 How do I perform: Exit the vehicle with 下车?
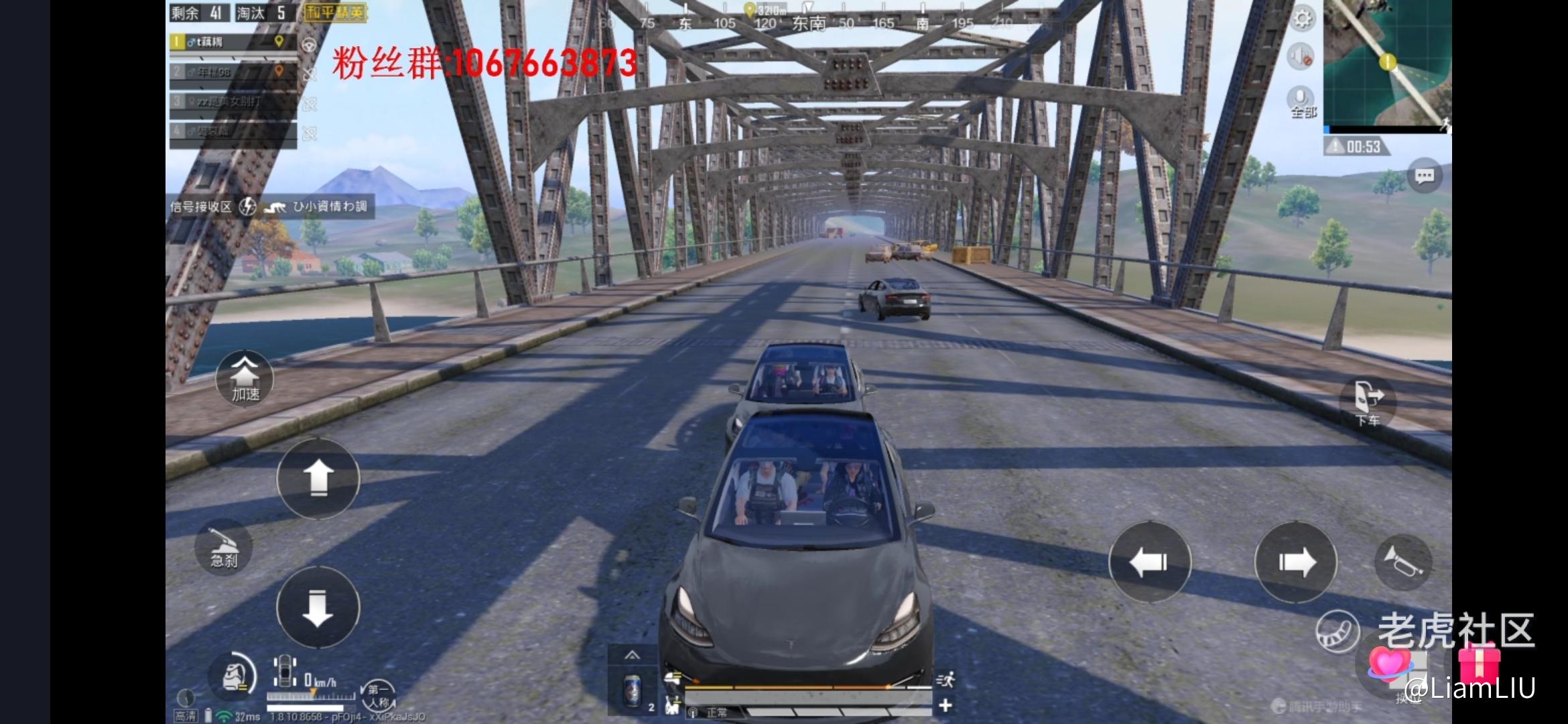click(x=1368, y=402)
